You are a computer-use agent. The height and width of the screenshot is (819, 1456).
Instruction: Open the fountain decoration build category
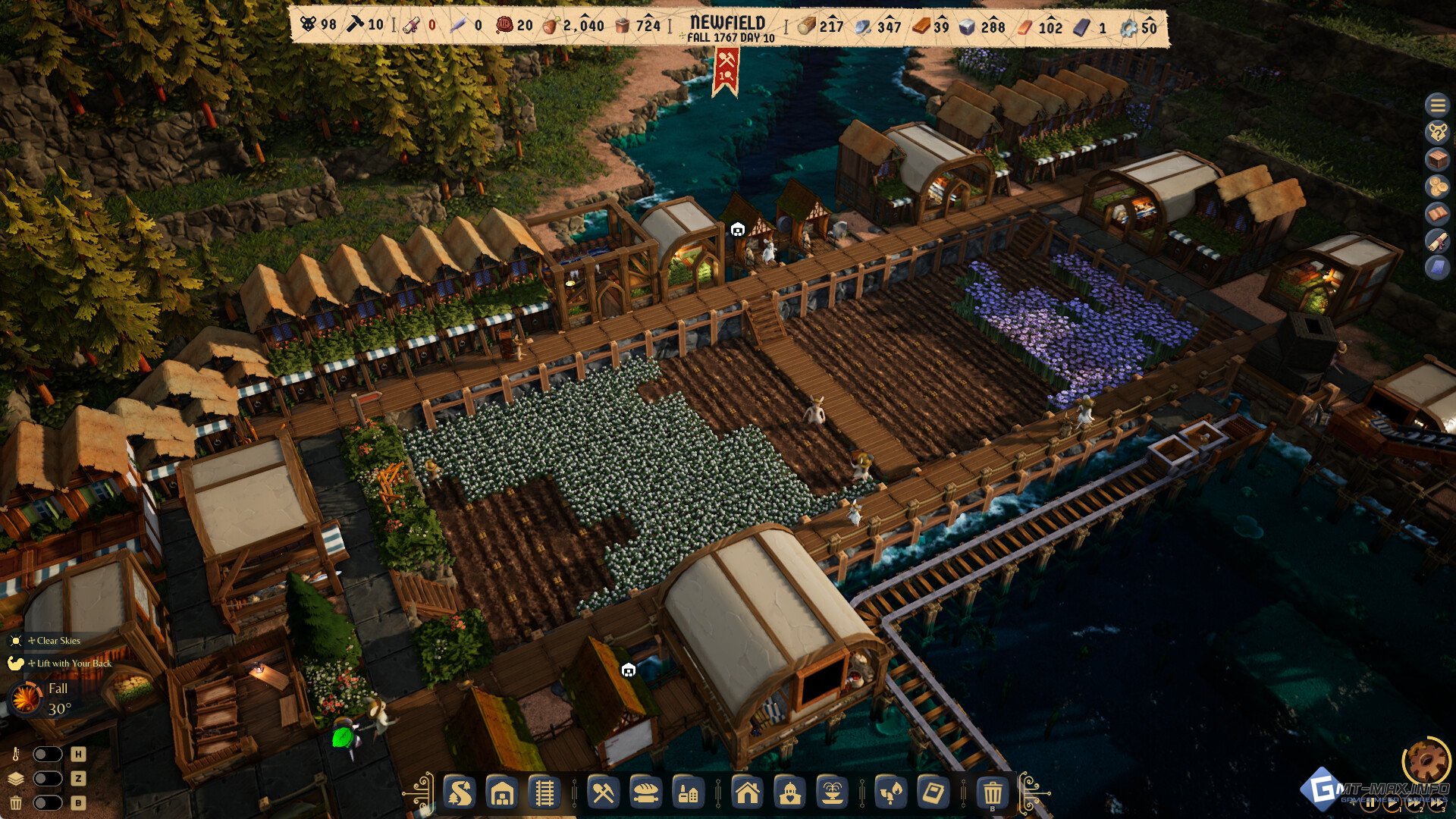[x=832, y=793]
